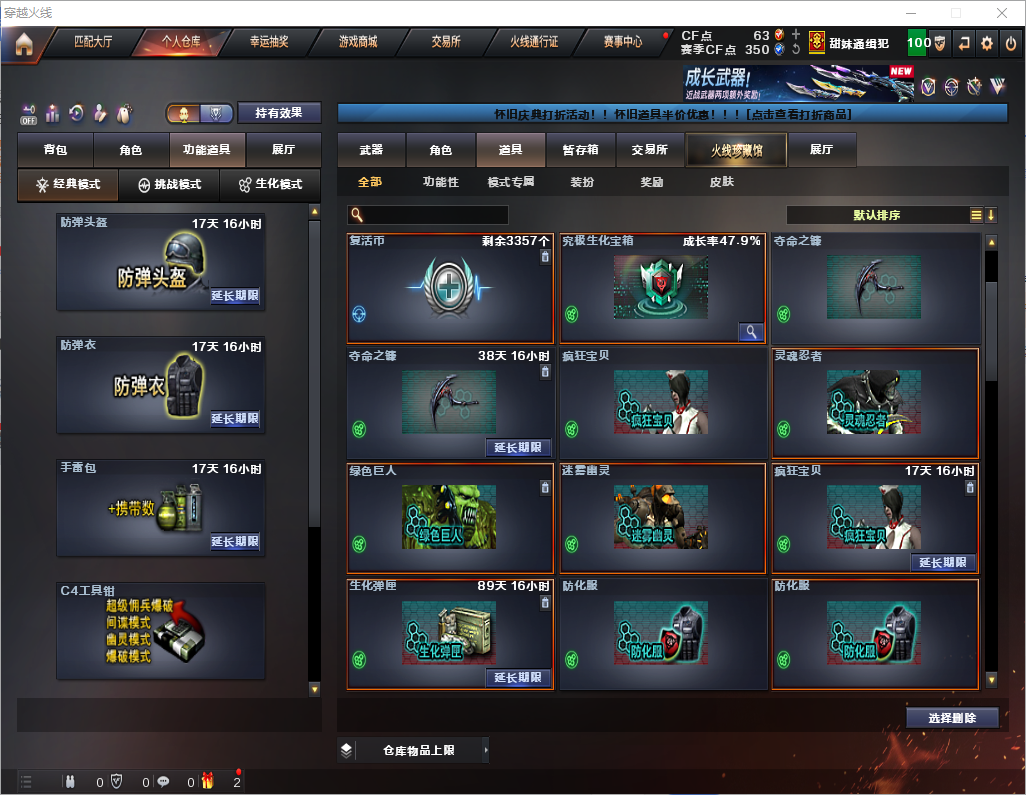
Task: Open the 游戏商城 game shop
Action: point(357,42)
